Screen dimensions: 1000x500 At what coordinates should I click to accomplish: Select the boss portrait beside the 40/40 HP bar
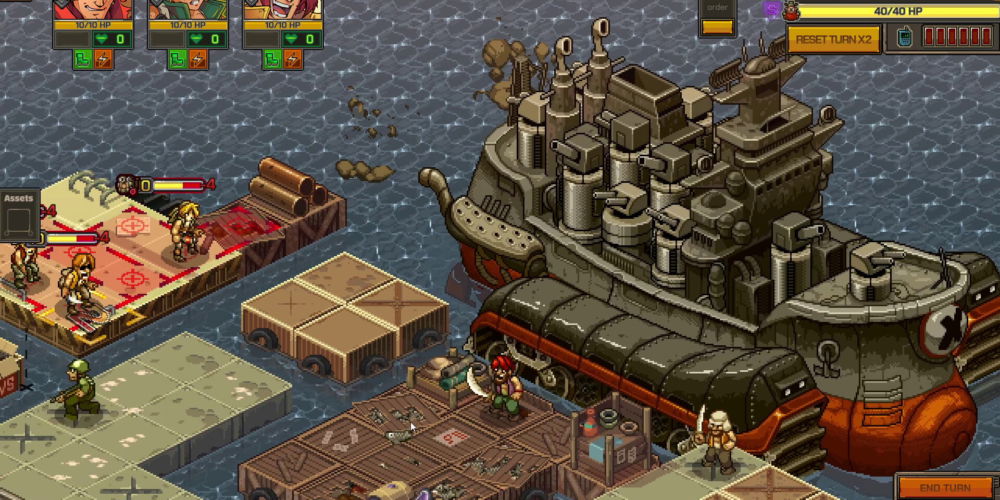791,11
